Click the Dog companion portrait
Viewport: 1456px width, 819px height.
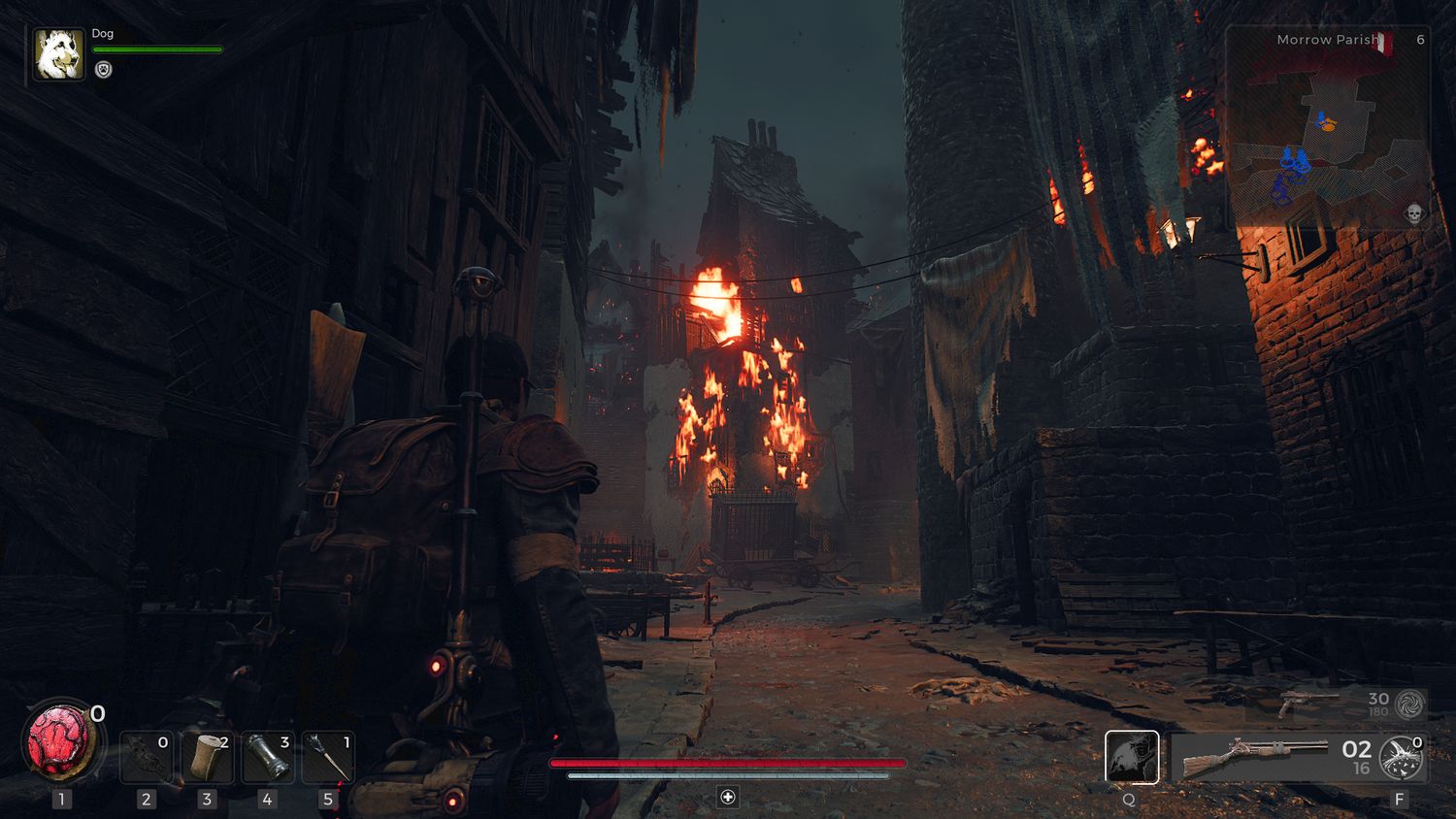point(58,53)
